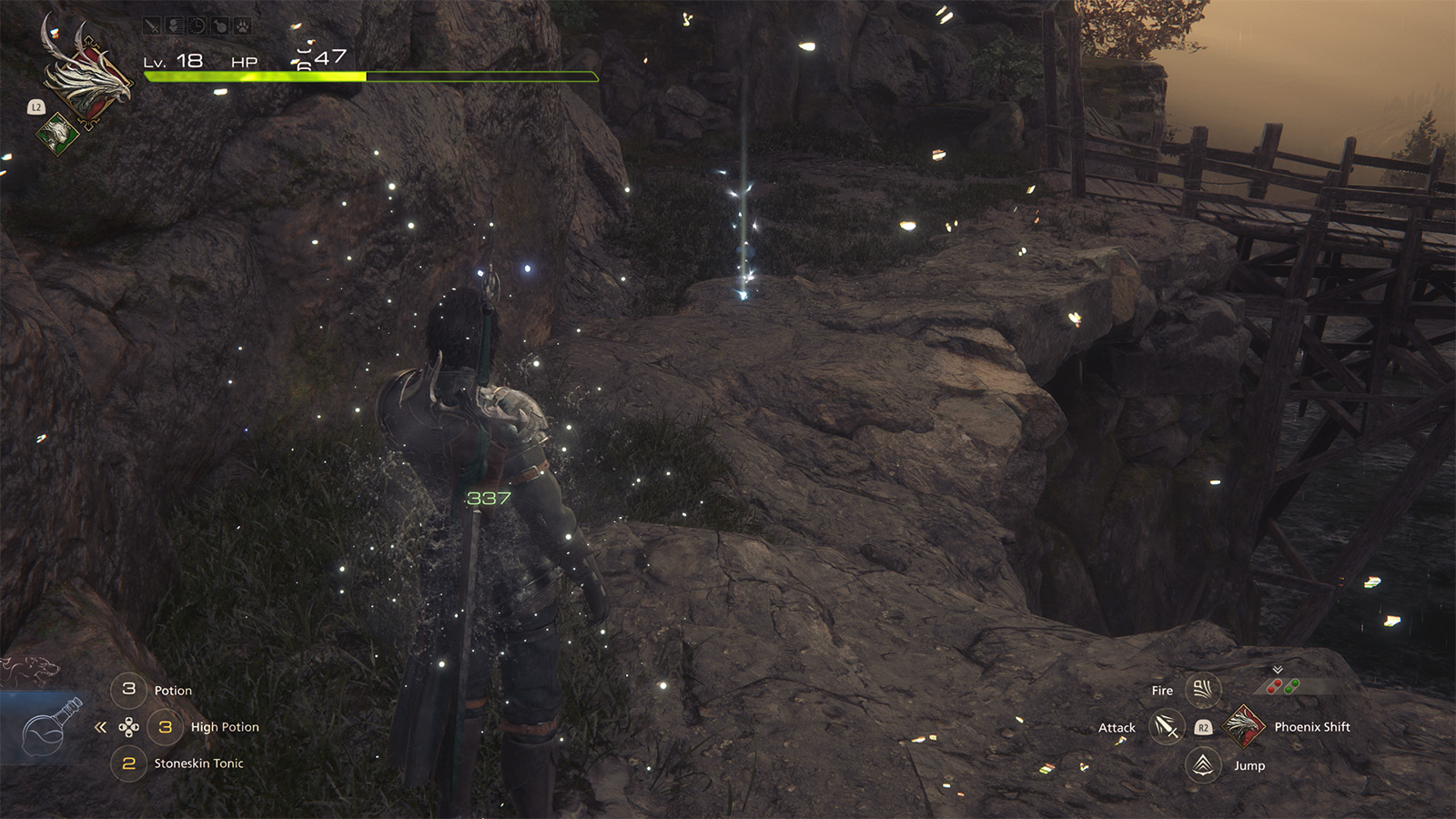The height and width of the screenshot is (819, 1456).
Task: Use the High Potion shortcut slot
Action: point(166,727)
